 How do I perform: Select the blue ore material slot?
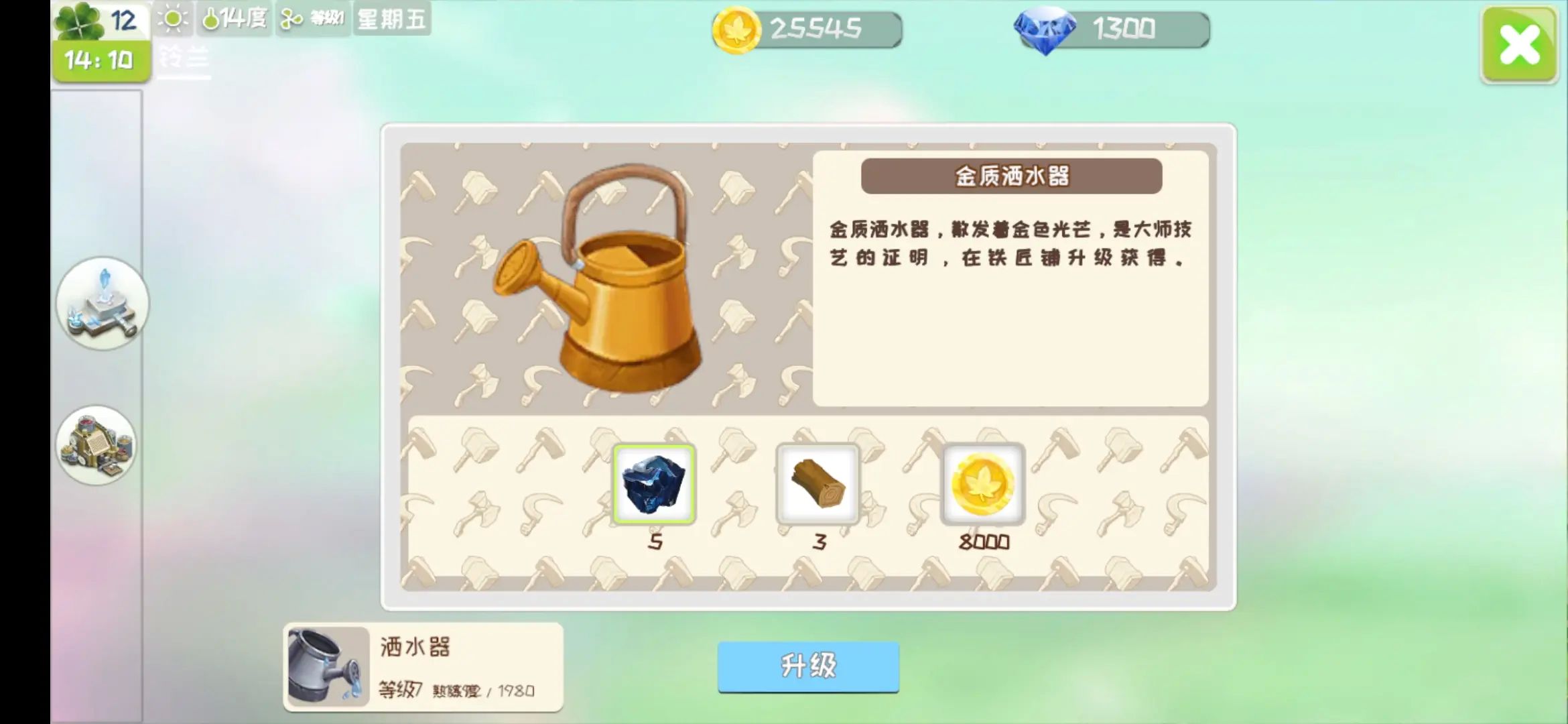point(656,484)
